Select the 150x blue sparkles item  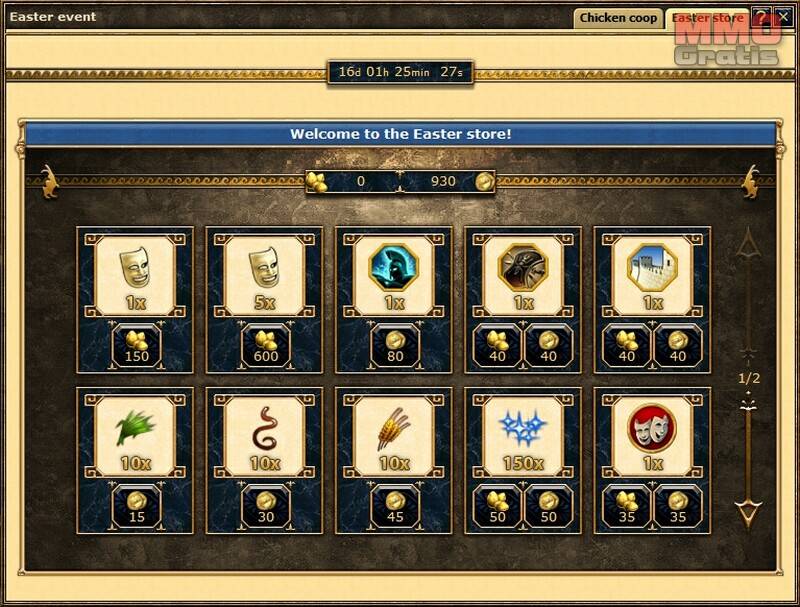pyautogui.click(x=523, y=429)
